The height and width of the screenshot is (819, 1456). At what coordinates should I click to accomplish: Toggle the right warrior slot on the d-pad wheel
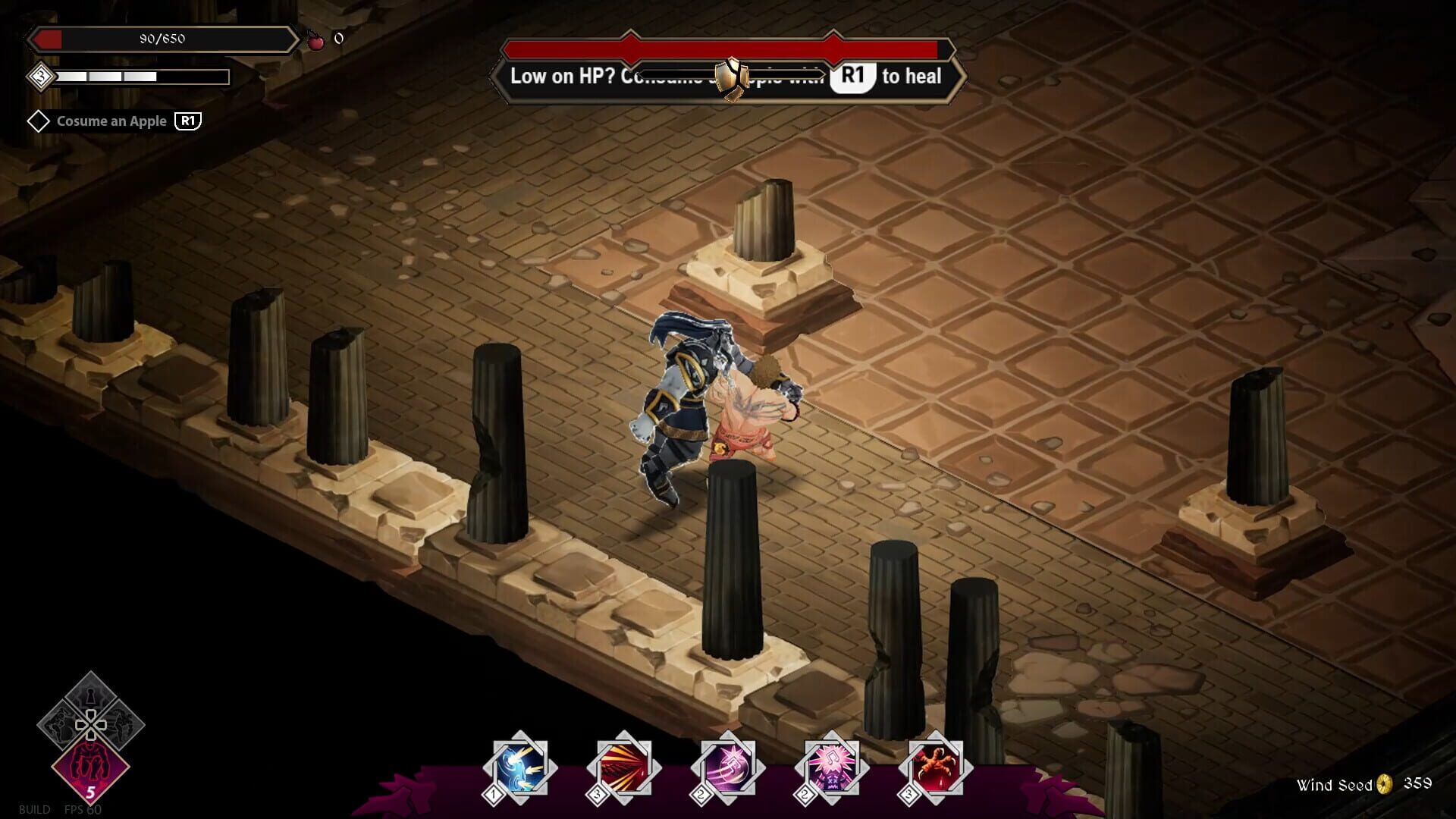tap(123, 726)
